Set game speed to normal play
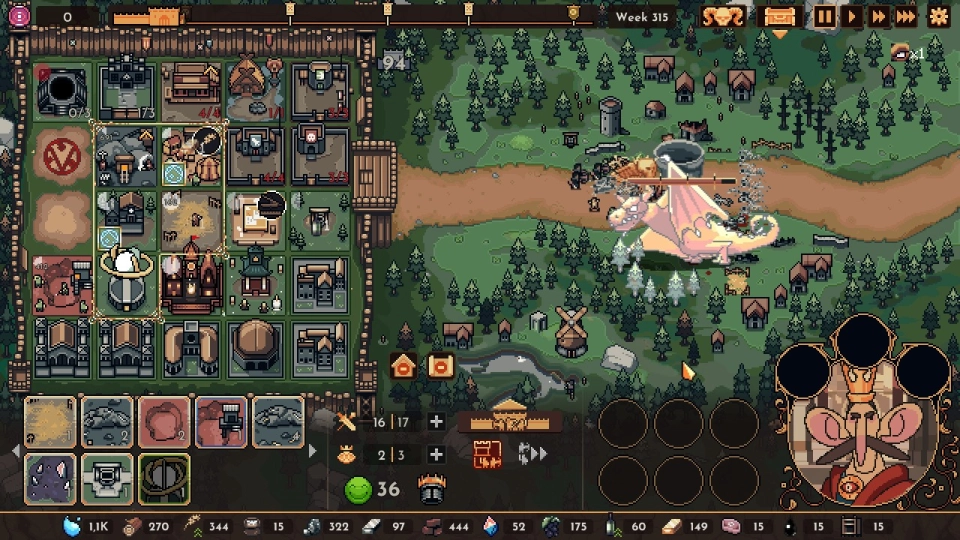The height and width of the screenshot is (540, 960). point(851,16)
